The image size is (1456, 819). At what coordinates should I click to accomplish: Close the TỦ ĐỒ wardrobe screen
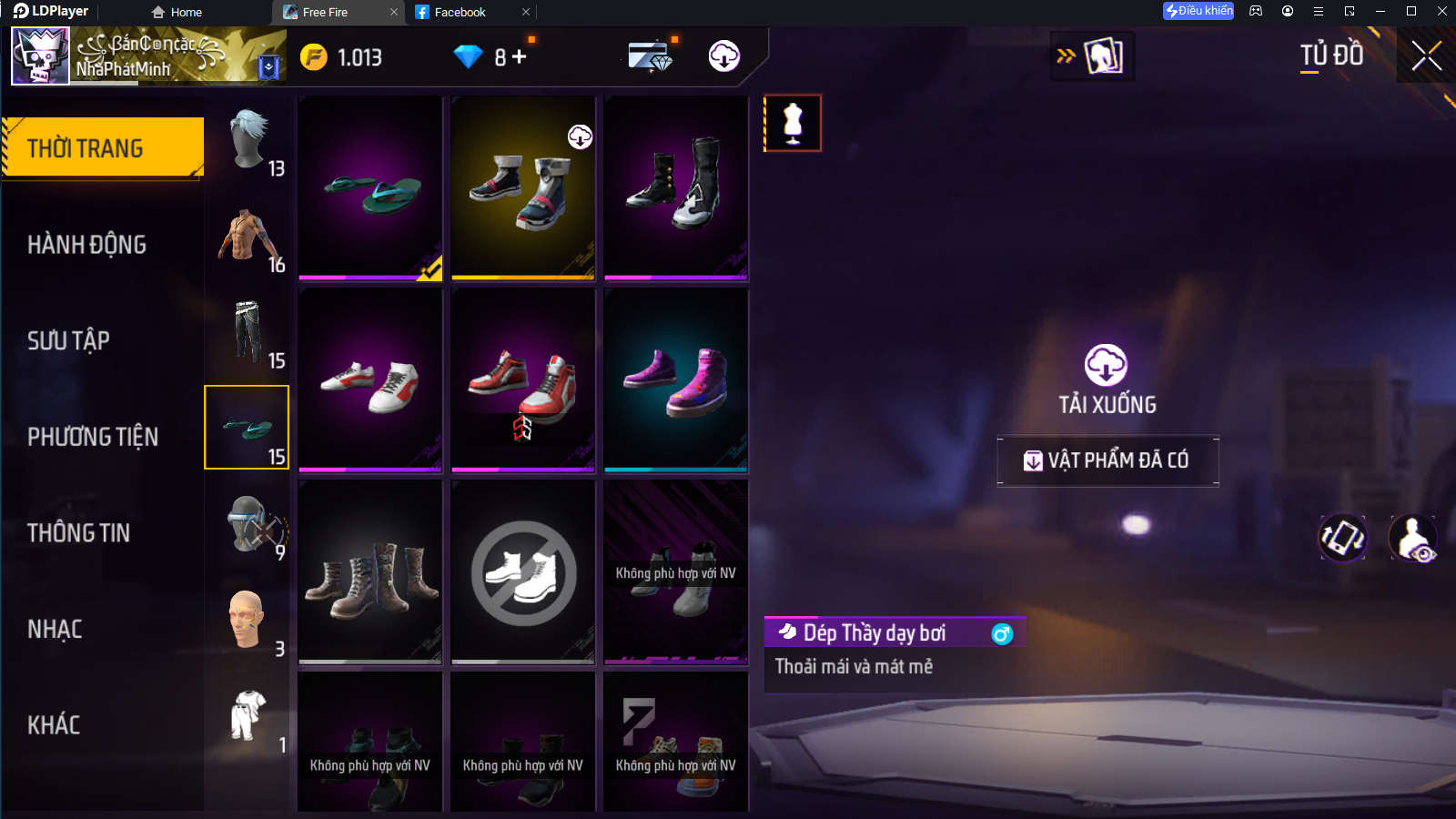click(x=1426, y=56)
